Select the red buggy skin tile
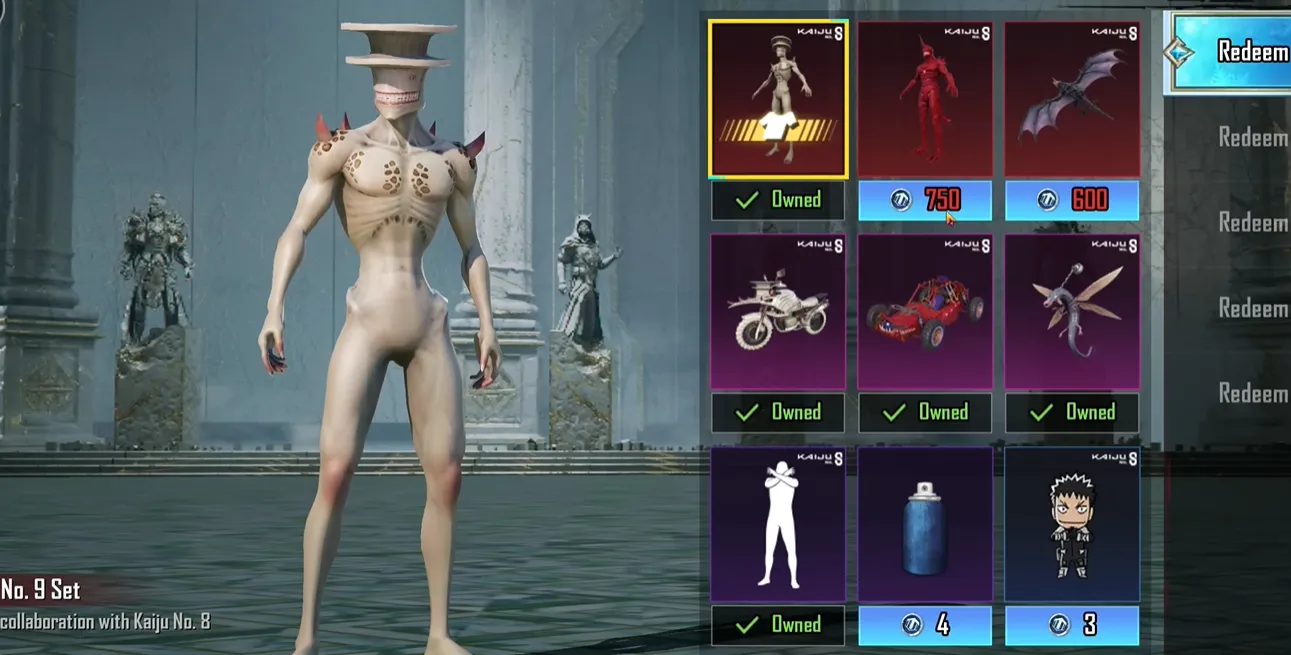The image size is (1291, 655). click(925, 312)
